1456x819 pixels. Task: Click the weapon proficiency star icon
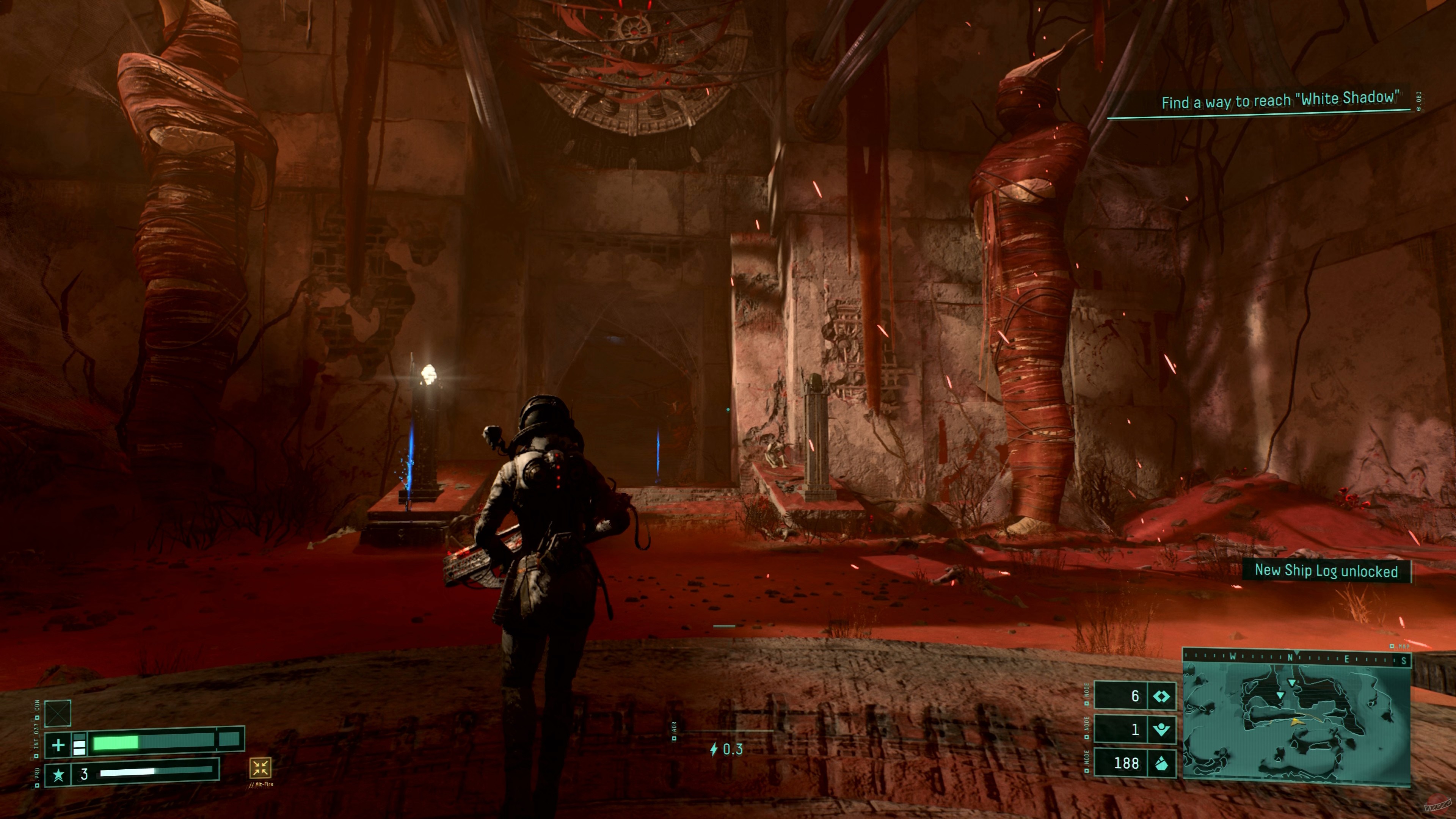tap(58, 774)
